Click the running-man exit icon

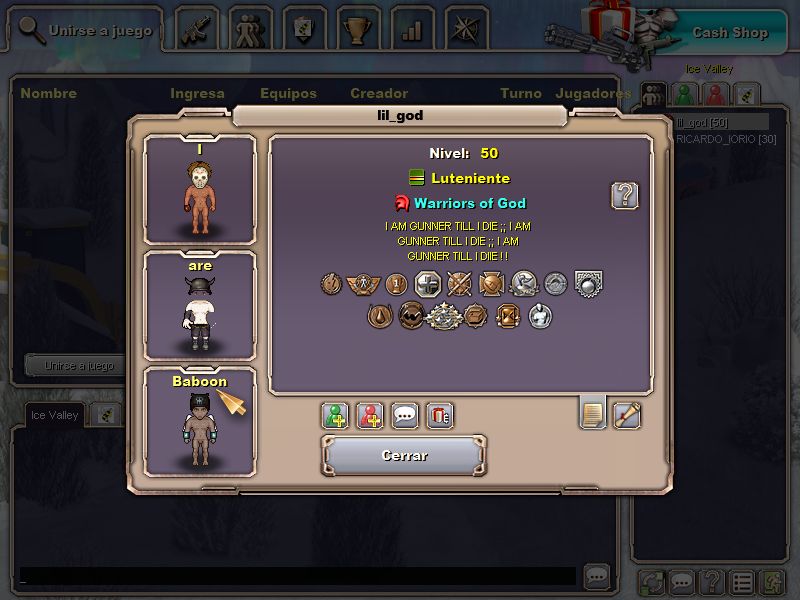(773, 582)
